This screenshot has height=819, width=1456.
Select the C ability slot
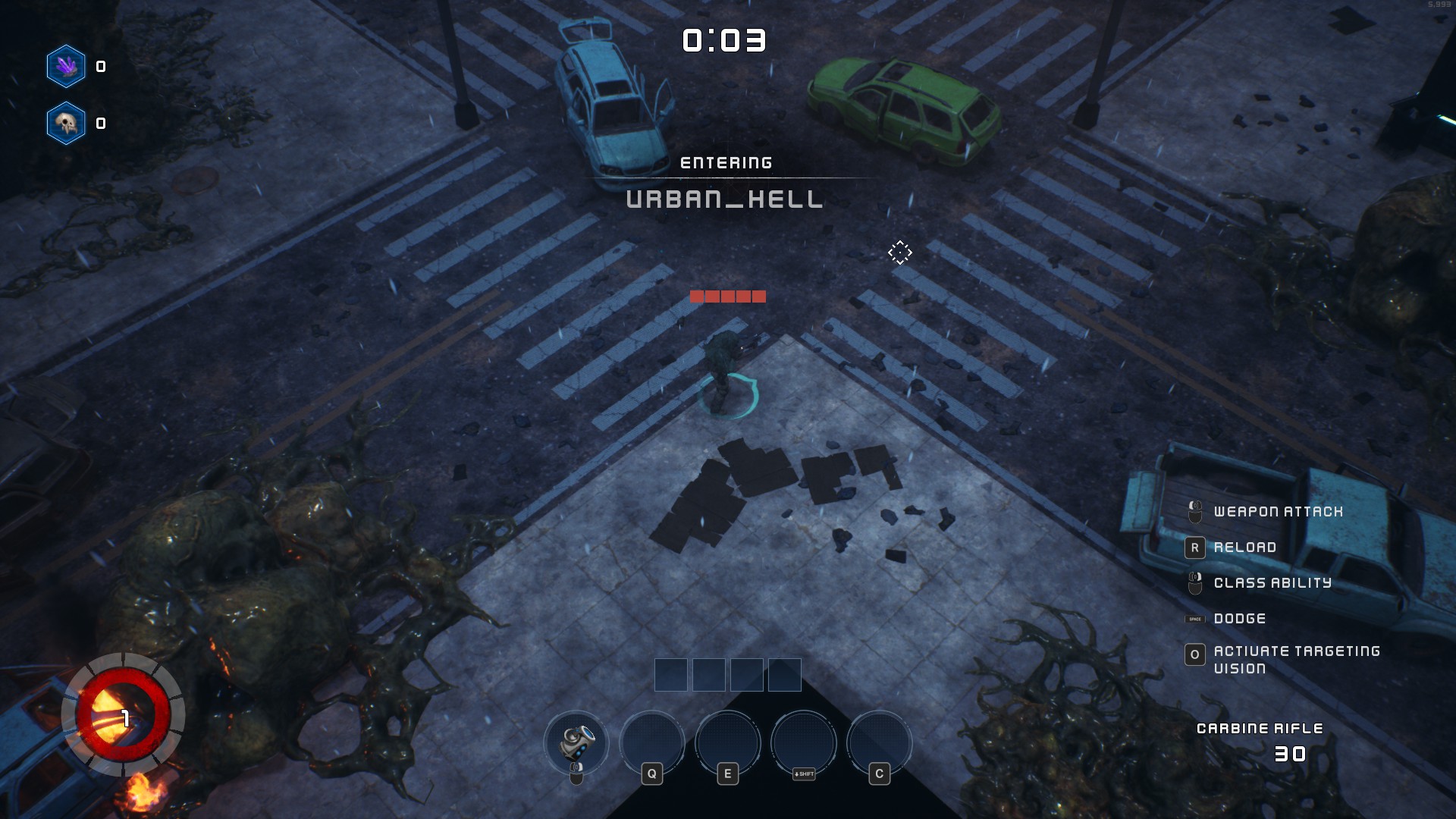(x=880, y=742)
